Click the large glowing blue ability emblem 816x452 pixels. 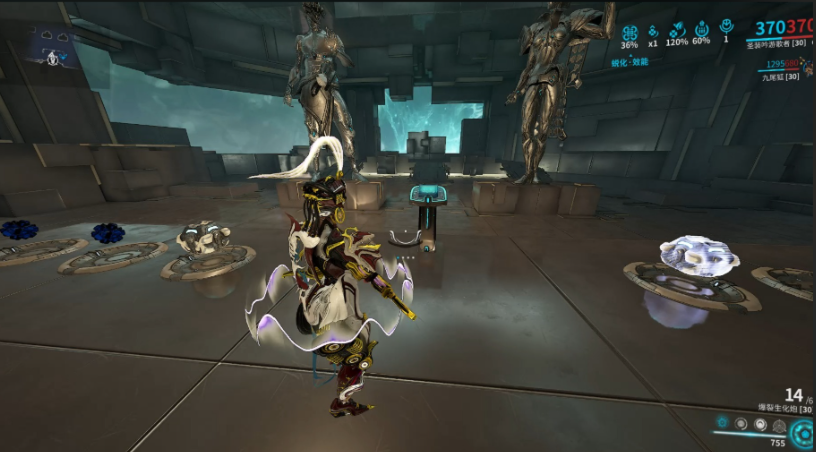802,433
